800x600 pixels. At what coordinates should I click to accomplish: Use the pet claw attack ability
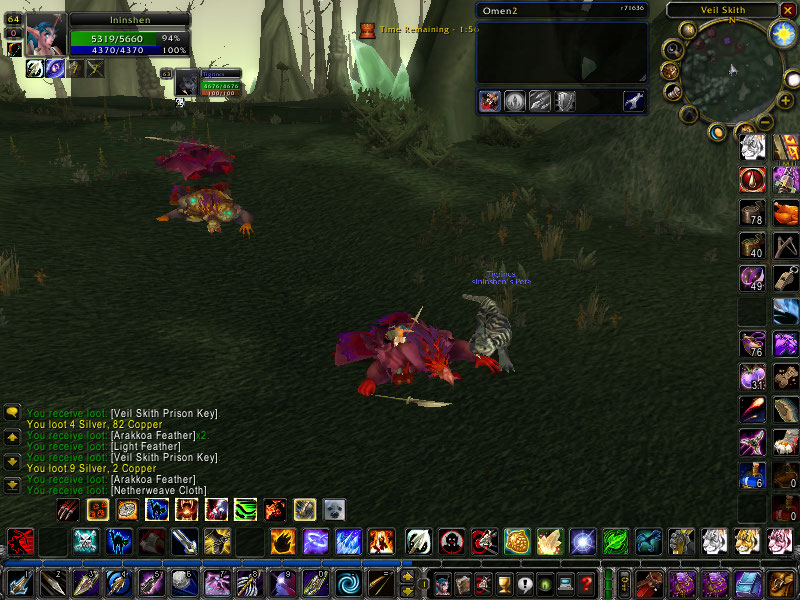[x=68, y=510]
